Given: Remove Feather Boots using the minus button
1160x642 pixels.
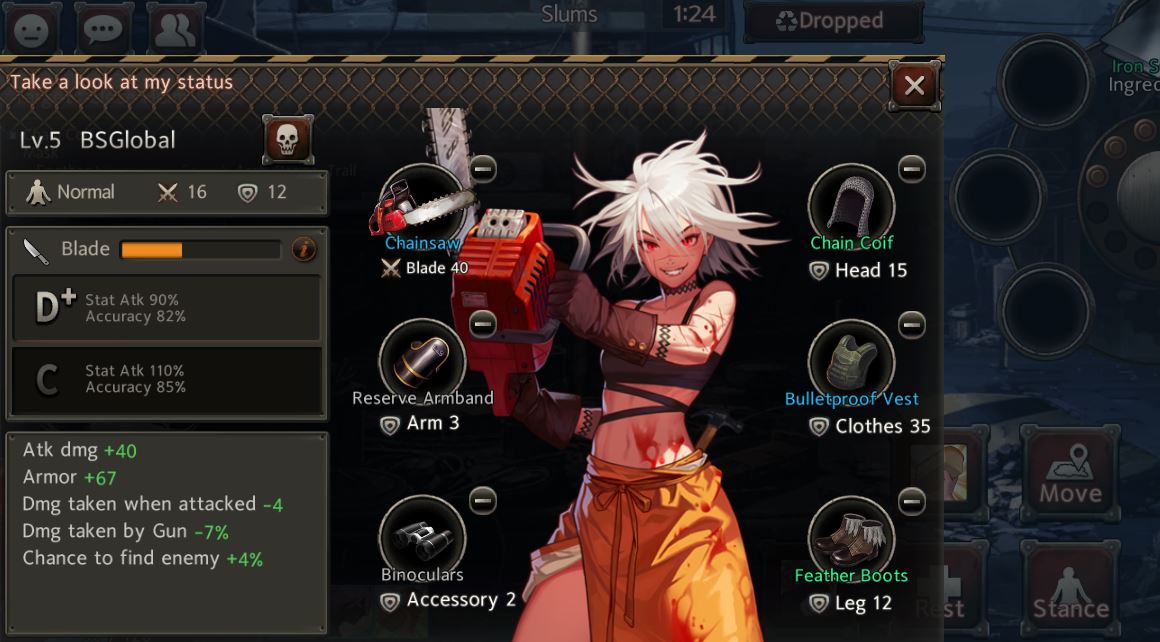Looking at the screenshot, I should [x=912, y=499].
